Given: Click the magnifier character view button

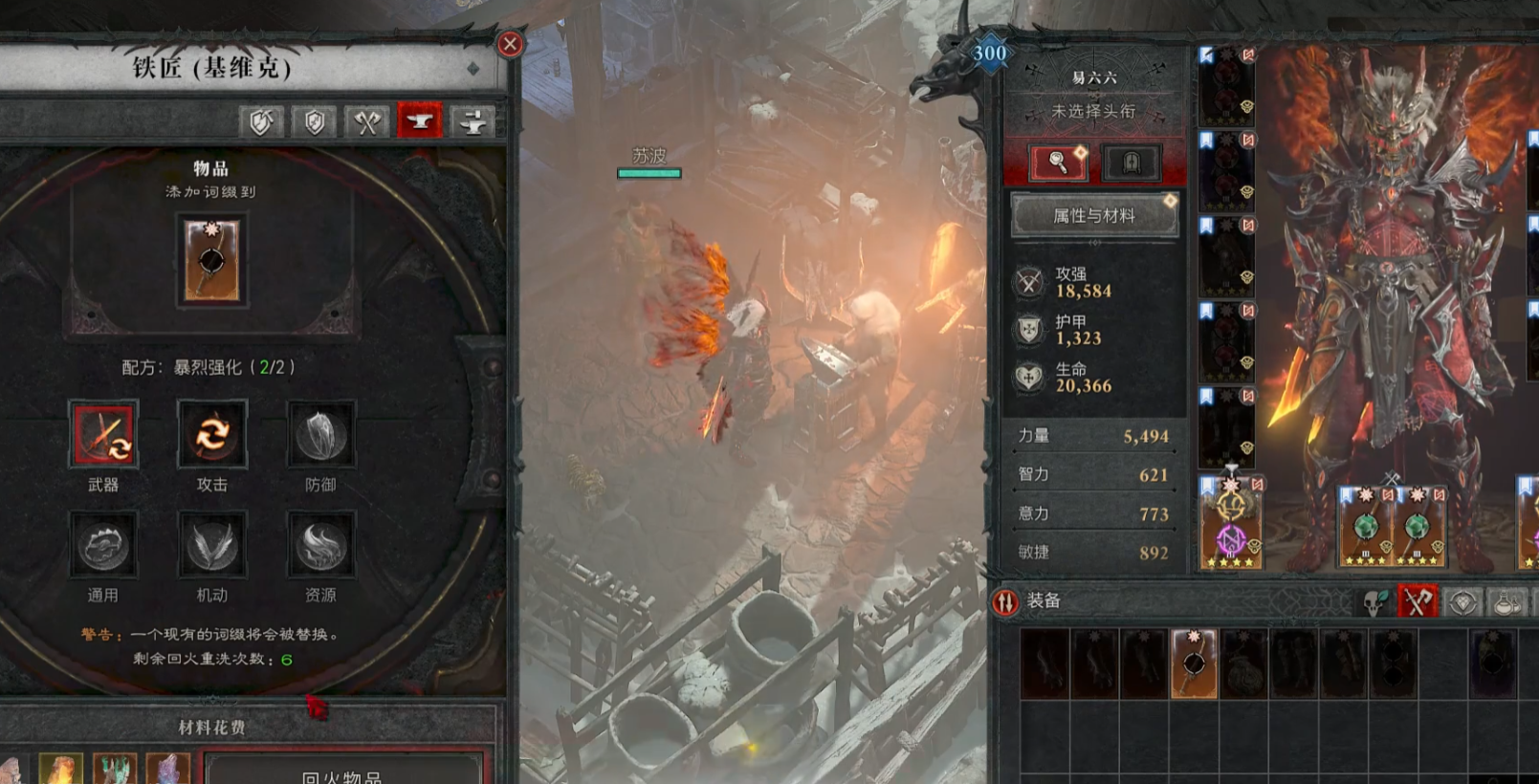Looking at the screenshot, I should click(1058, 163).
